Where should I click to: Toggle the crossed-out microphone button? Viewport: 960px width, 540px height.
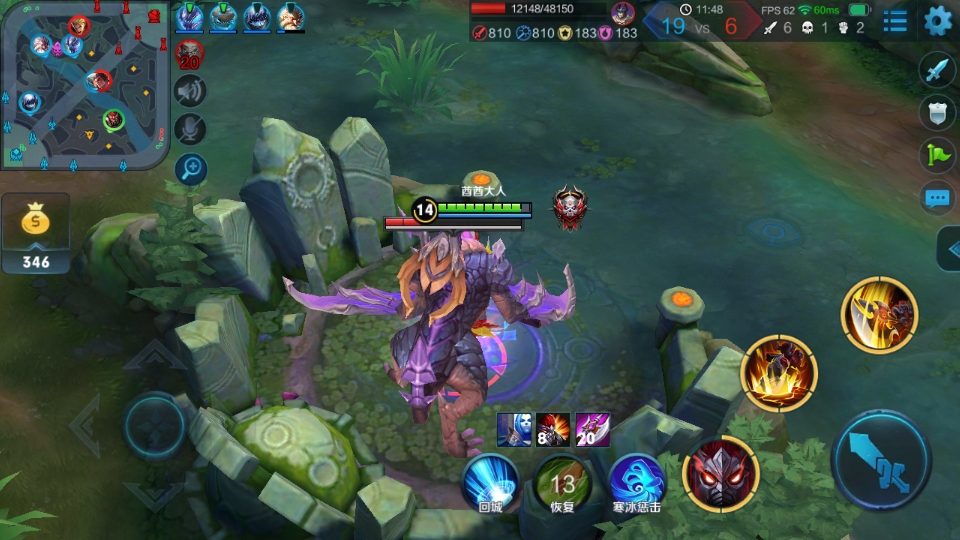point(190,129)
